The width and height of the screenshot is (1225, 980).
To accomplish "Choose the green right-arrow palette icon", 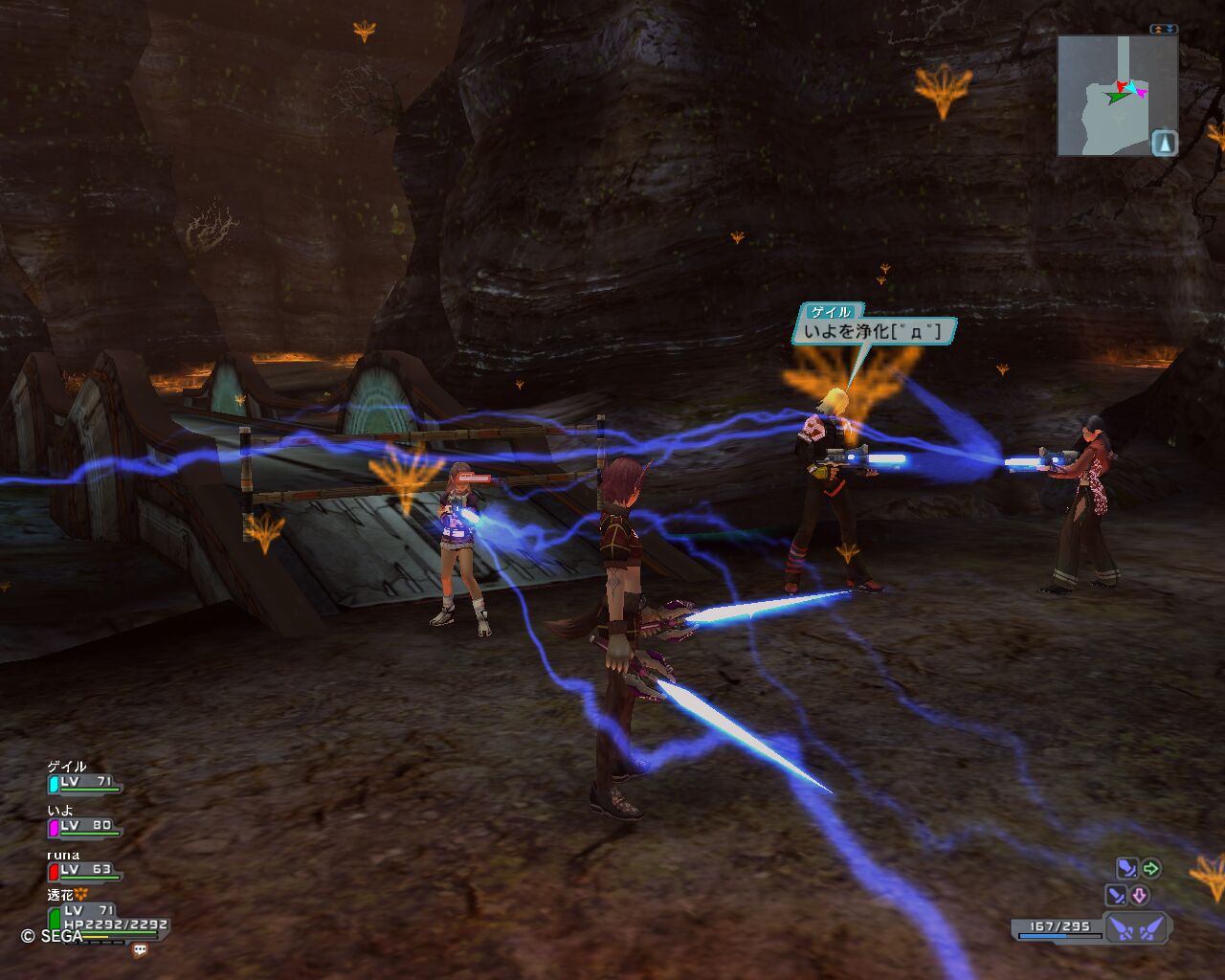I will [x=1151, y=869].
